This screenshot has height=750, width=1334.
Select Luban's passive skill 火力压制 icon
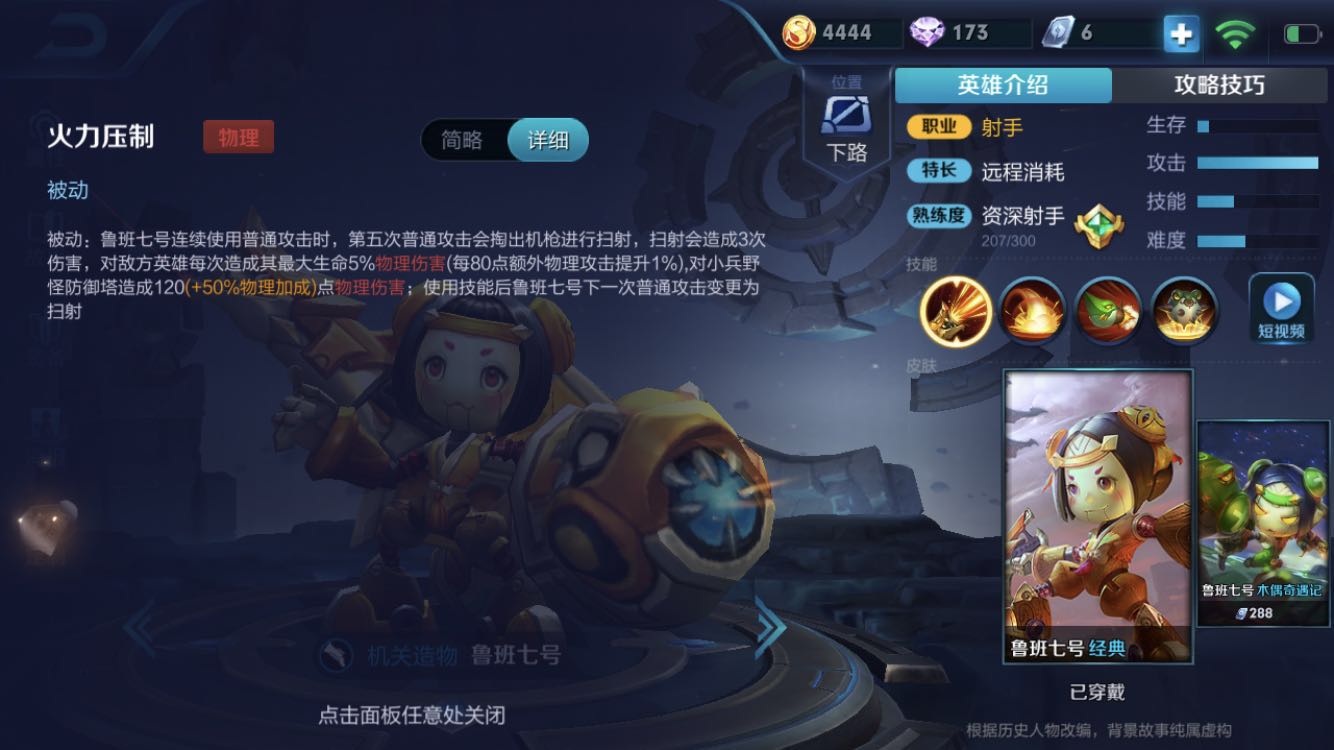(x=957, y=312)
